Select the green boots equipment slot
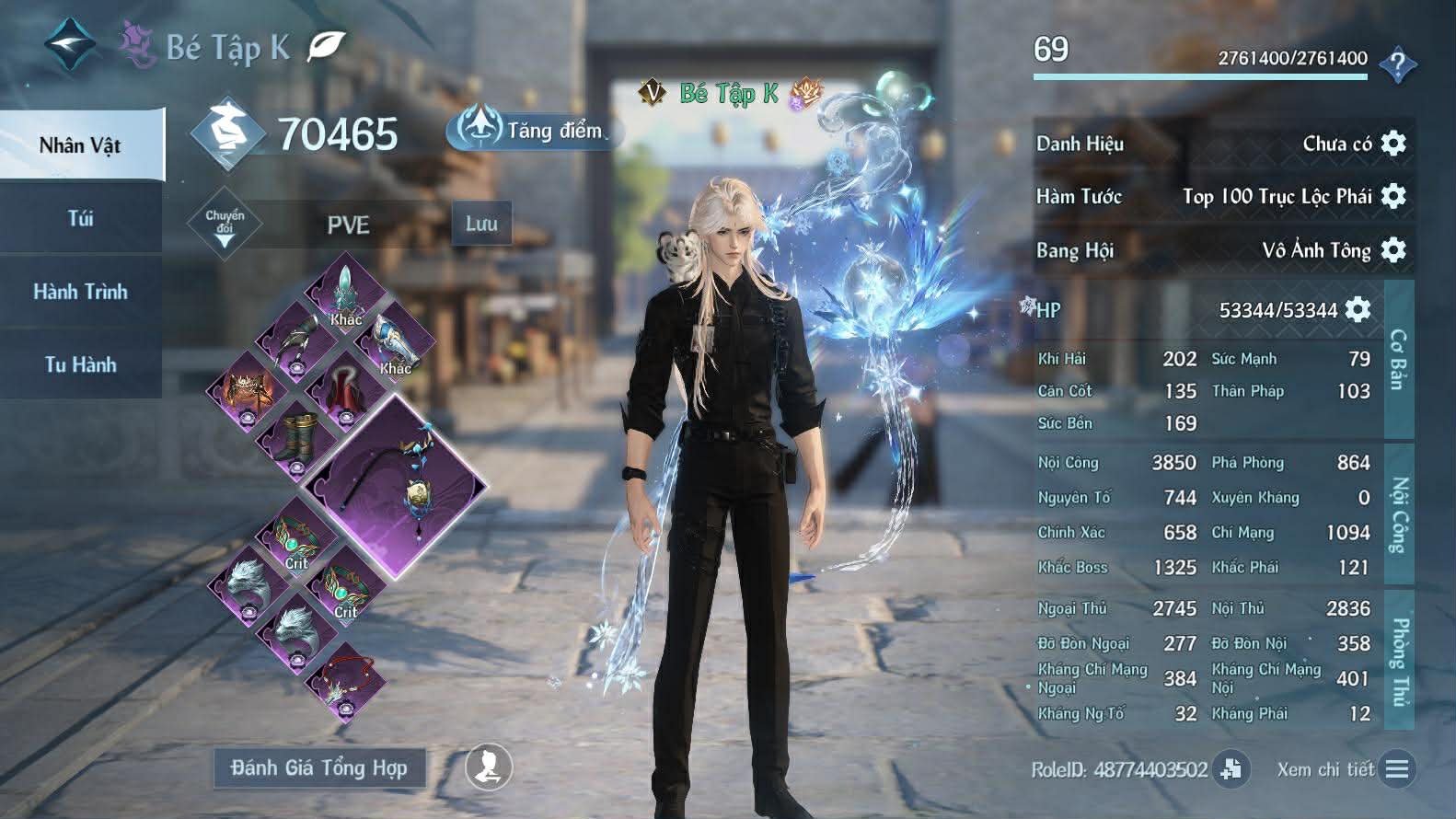 pos(296,440)
